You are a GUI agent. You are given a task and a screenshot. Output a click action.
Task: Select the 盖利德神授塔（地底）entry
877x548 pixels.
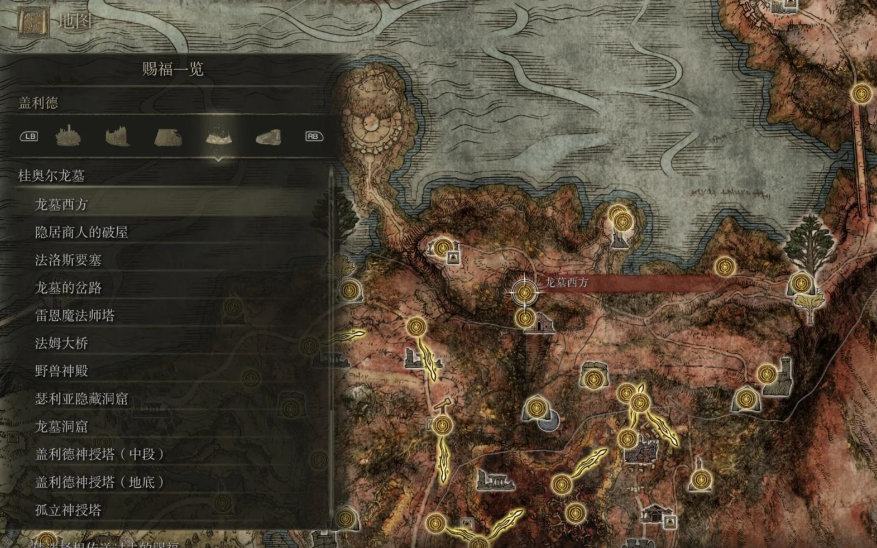[100, 482]
